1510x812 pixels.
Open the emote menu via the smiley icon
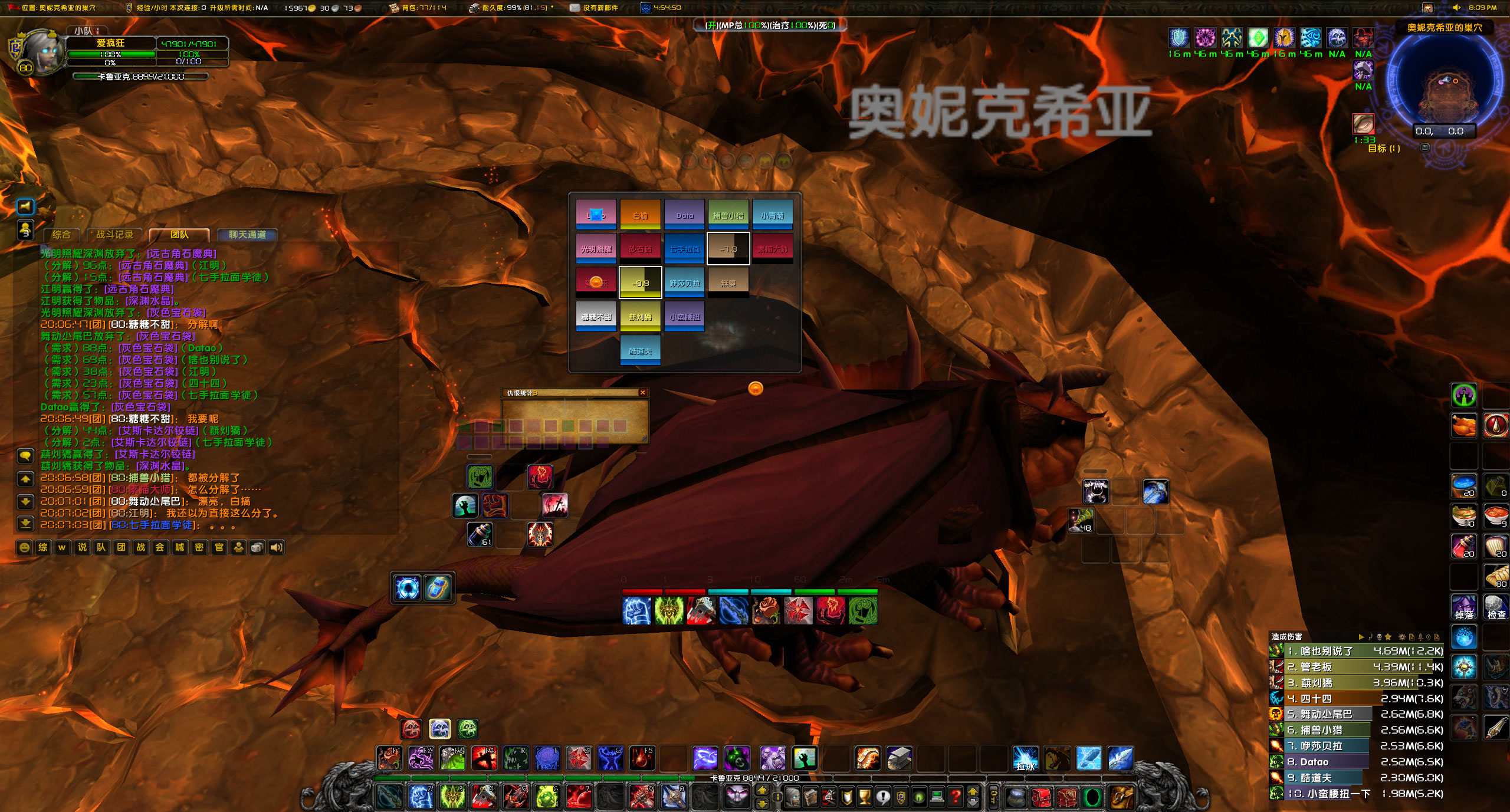tap(24, 548)
